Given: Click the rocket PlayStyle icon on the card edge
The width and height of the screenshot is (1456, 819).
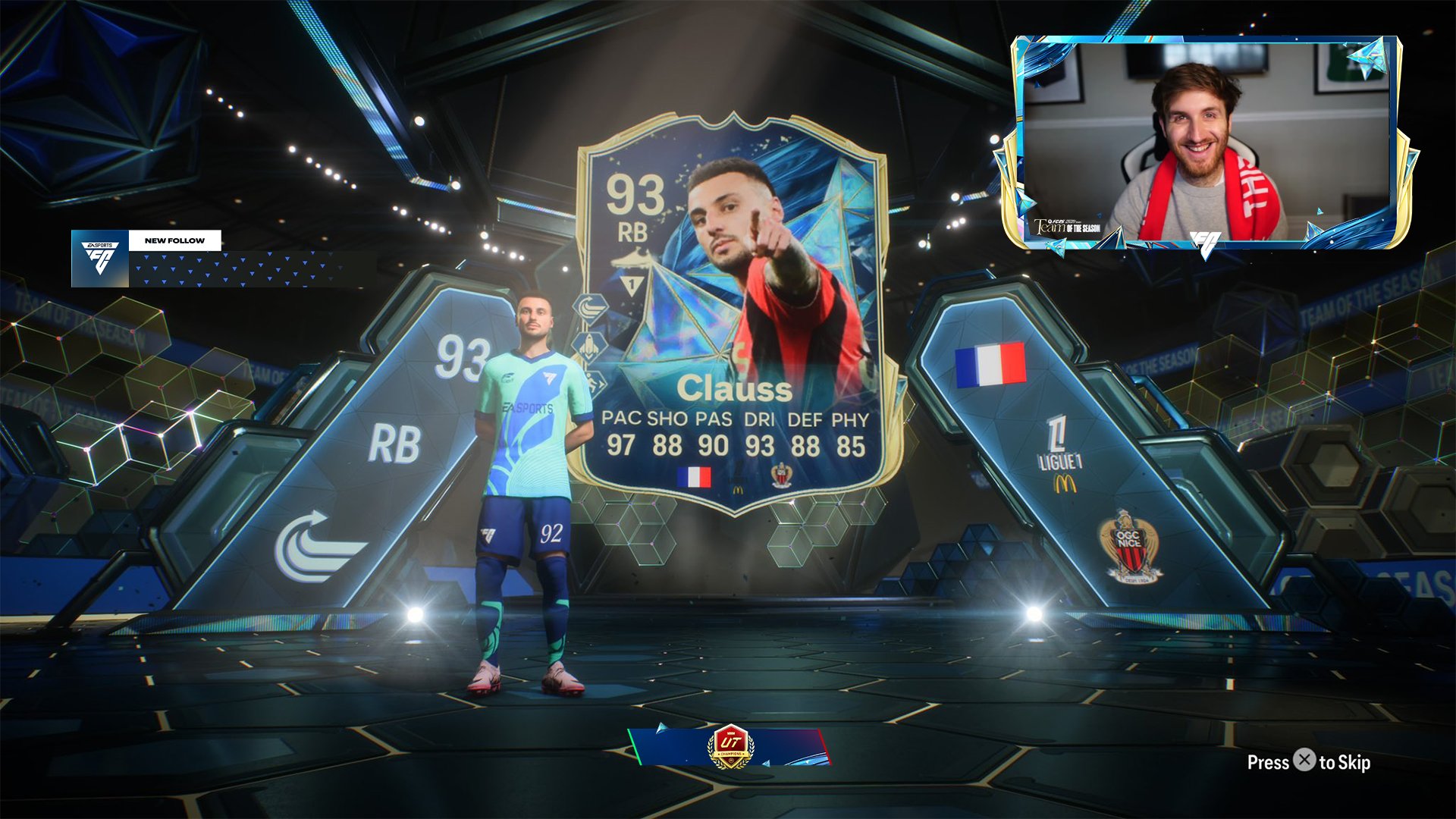Looking at the screenshot, I should coord(589,344).
